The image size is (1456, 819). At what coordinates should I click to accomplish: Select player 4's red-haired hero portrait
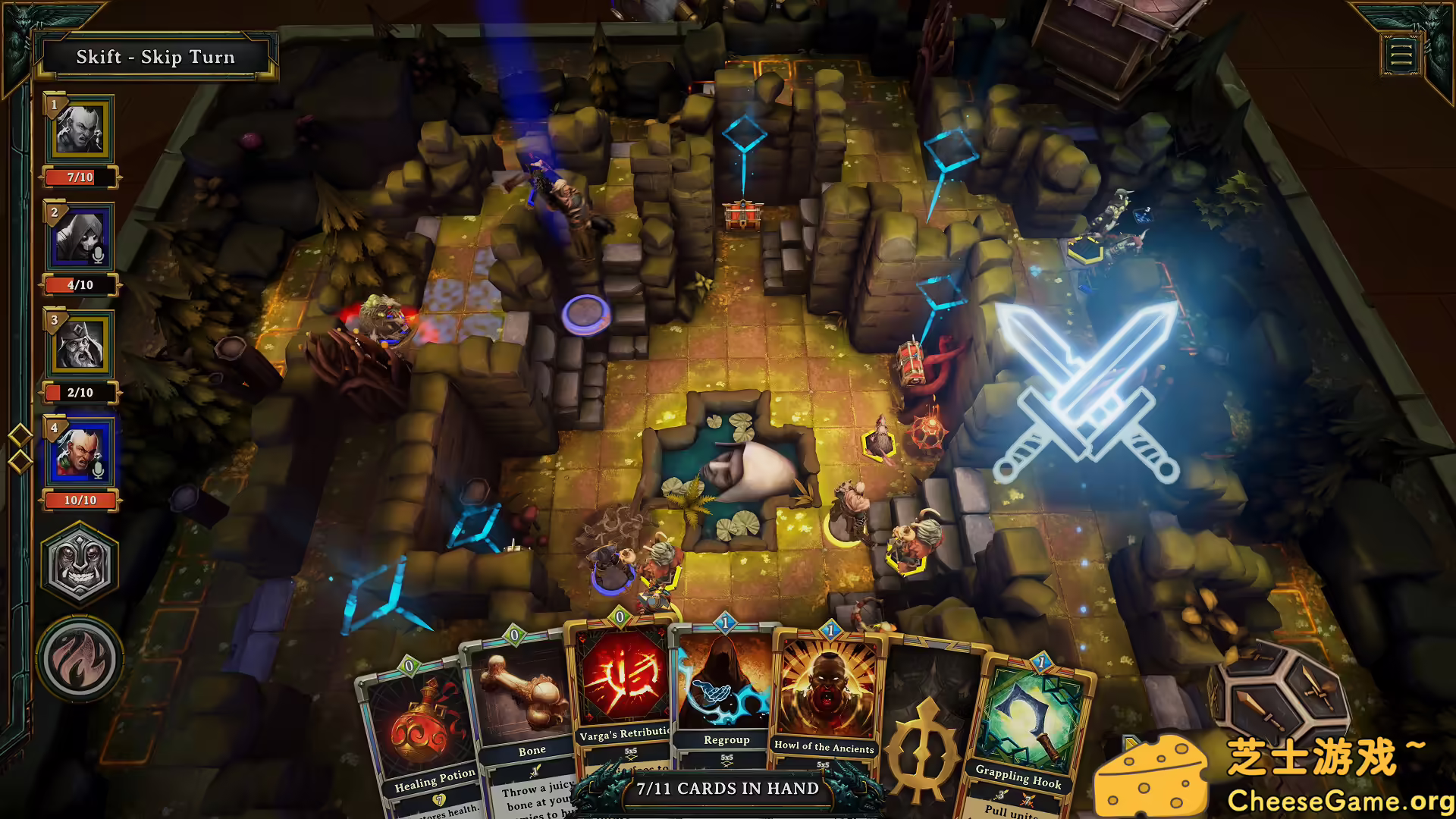click(x=80, y=453)
